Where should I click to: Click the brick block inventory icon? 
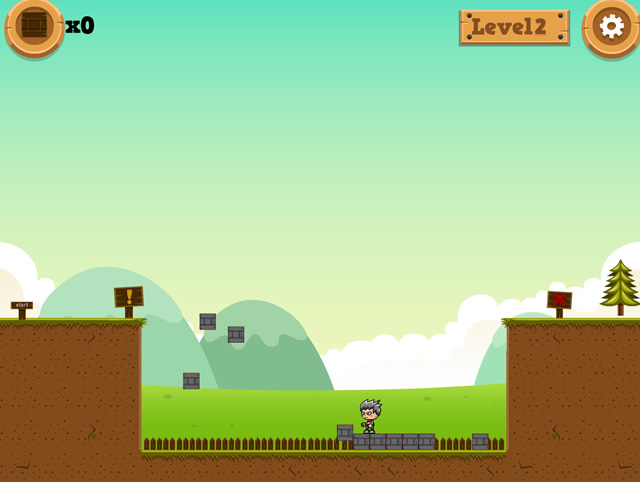(x=34, y=26)
